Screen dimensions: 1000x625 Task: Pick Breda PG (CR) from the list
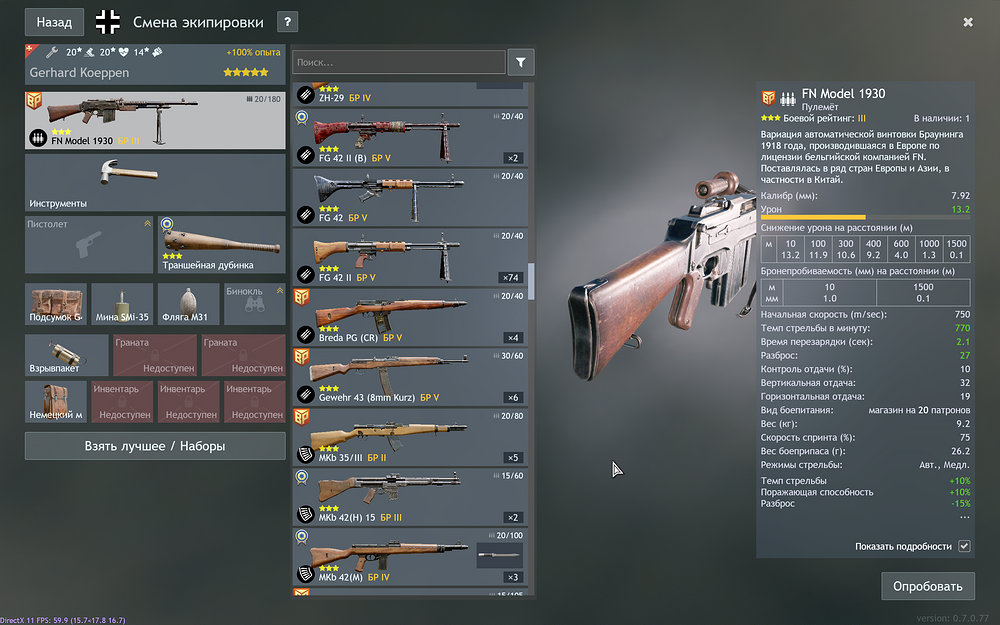click(412, 317)
